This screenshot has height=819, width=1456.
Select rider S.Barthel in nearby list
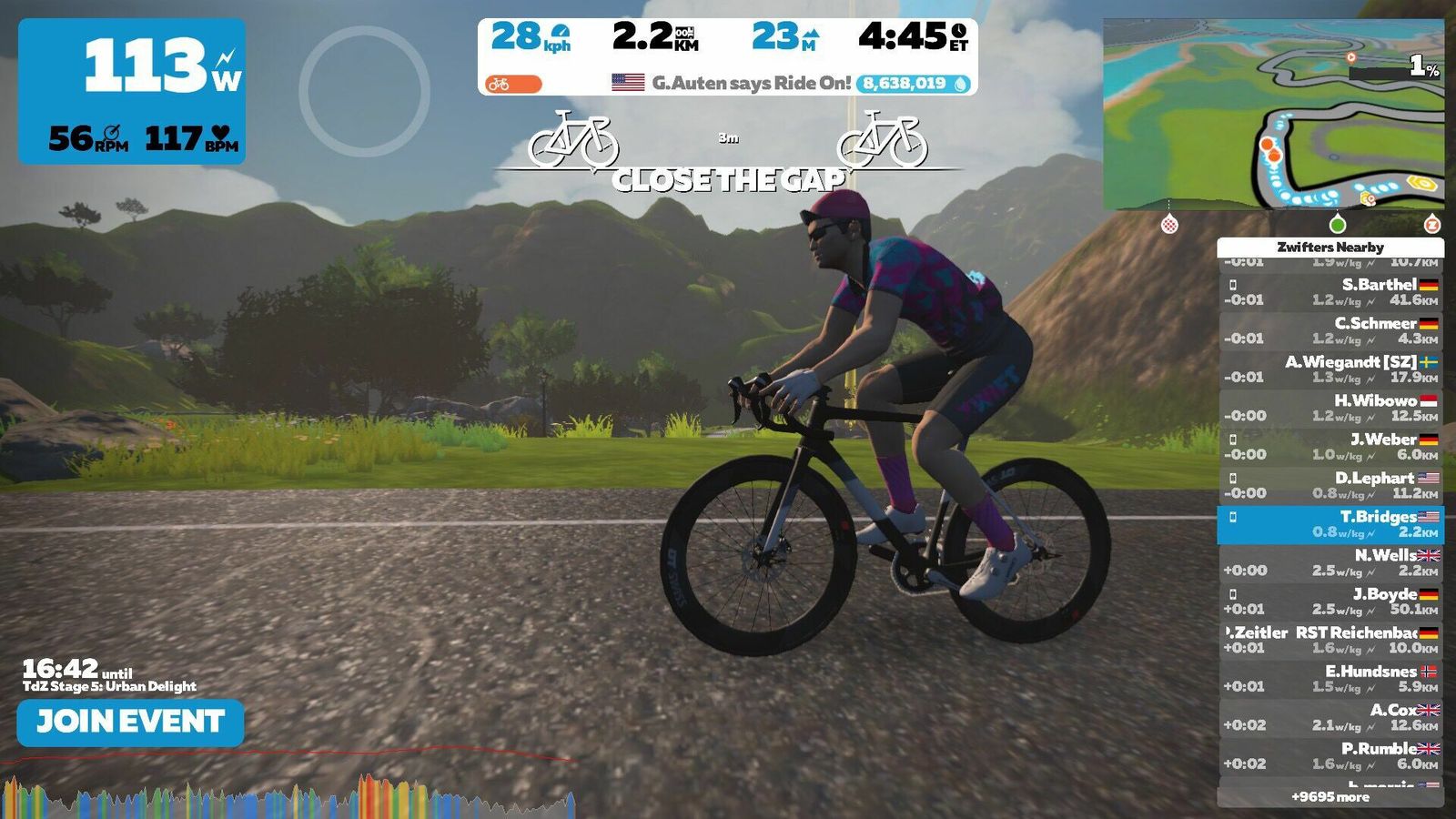coord(1330,292)
